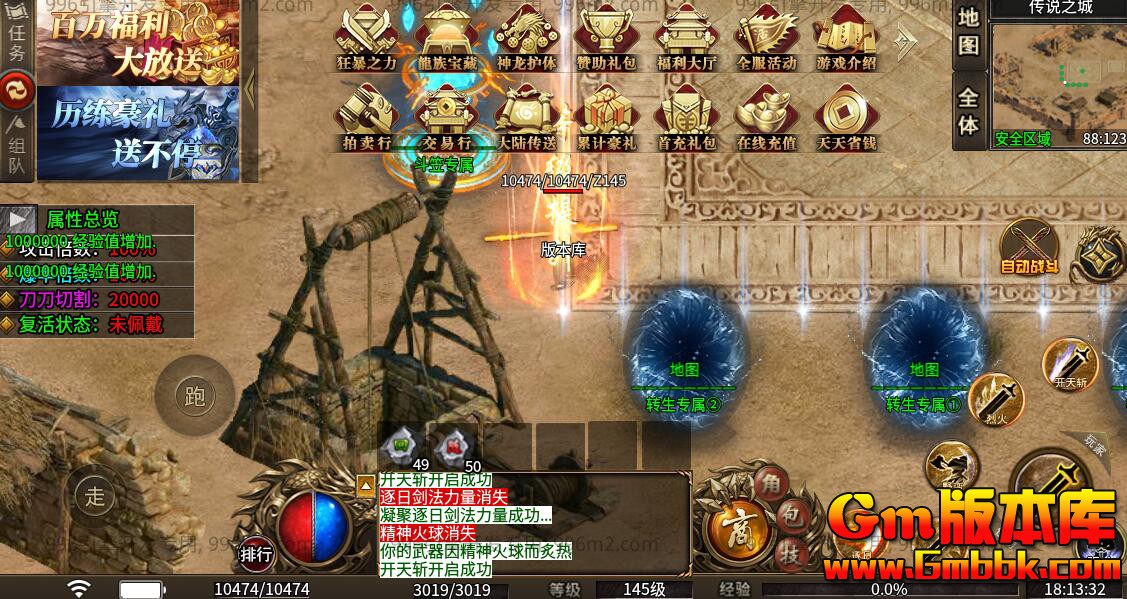Screen dimensions: 1127x599
Task: Open the 排行 ranking button
Action: [x=256, y=553]
